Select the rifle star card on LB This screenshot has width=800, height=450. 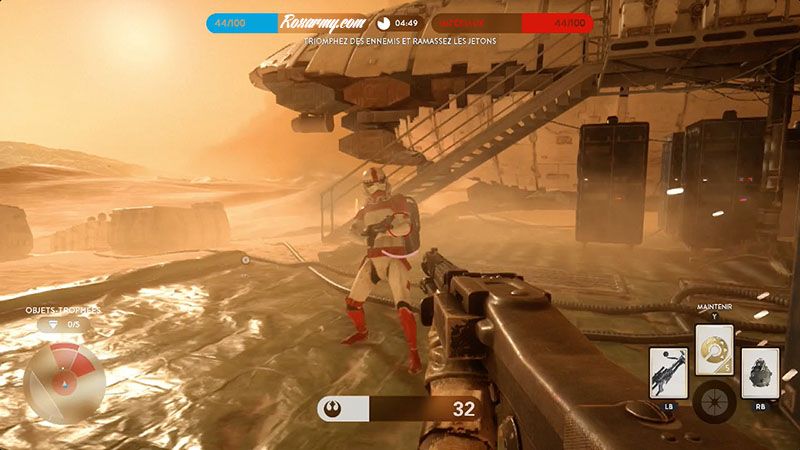coord(668,372)
